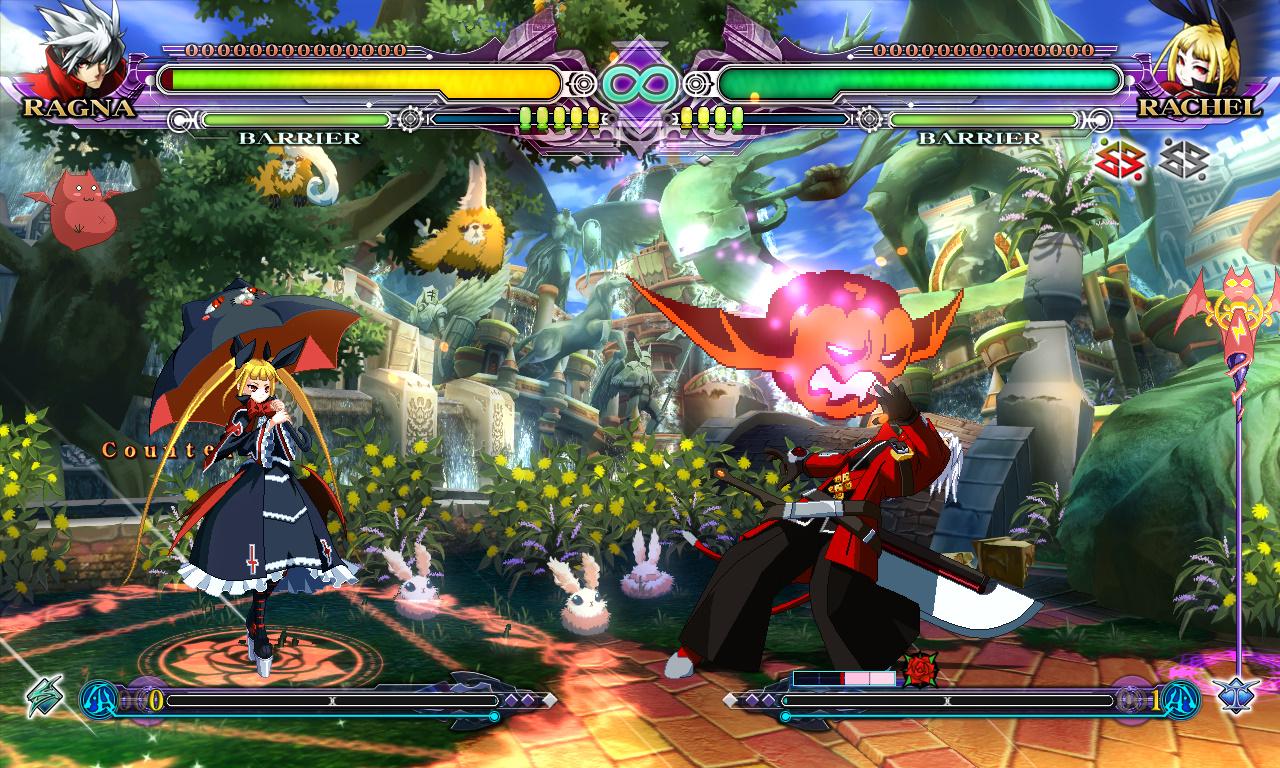The image size is (1280, 768).
Task: Click Ragna's character portrait
Action: [x=82, y=50]
